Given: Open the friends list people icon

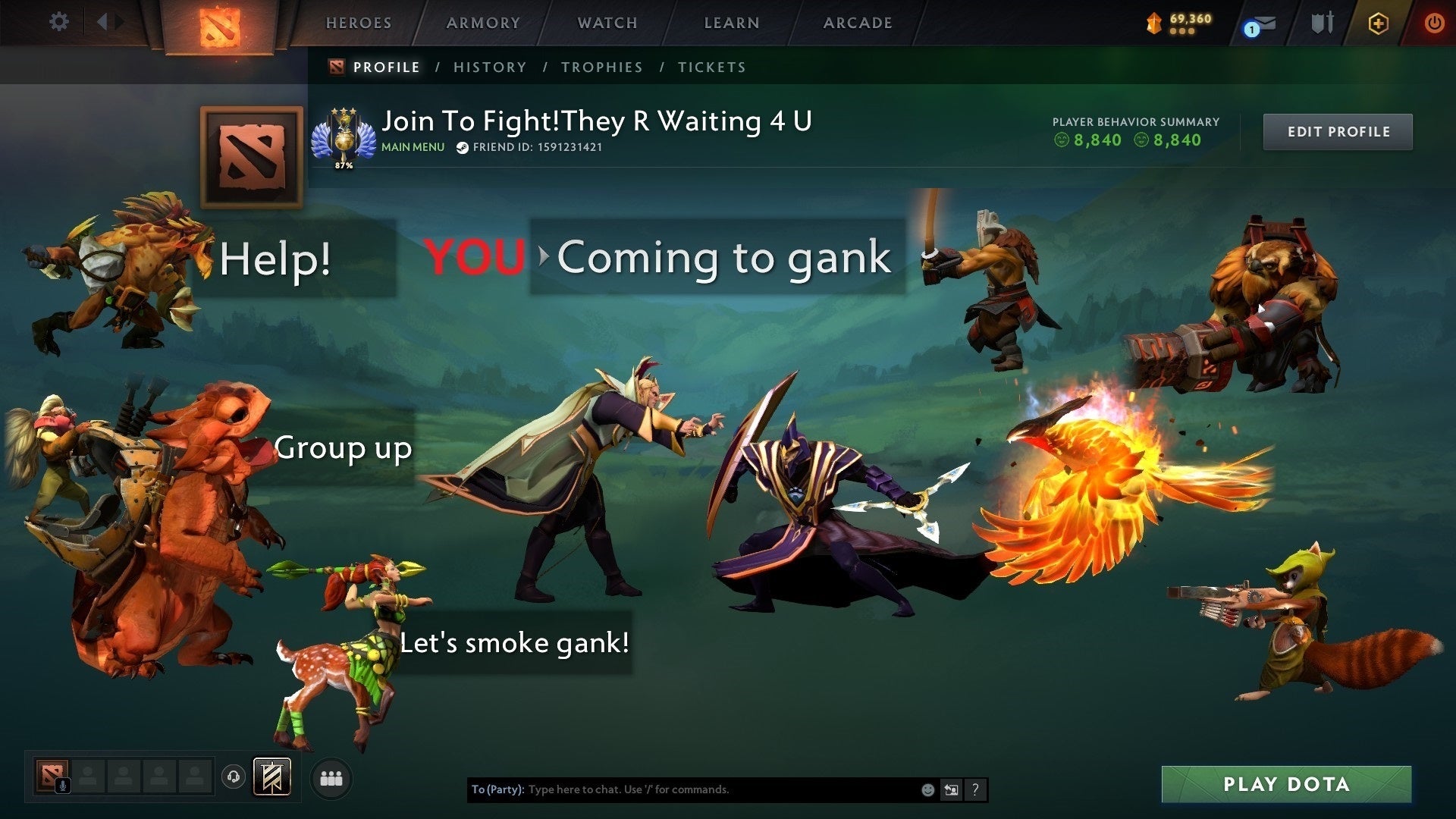Looking at the screenshot, I should click(331, 778).
